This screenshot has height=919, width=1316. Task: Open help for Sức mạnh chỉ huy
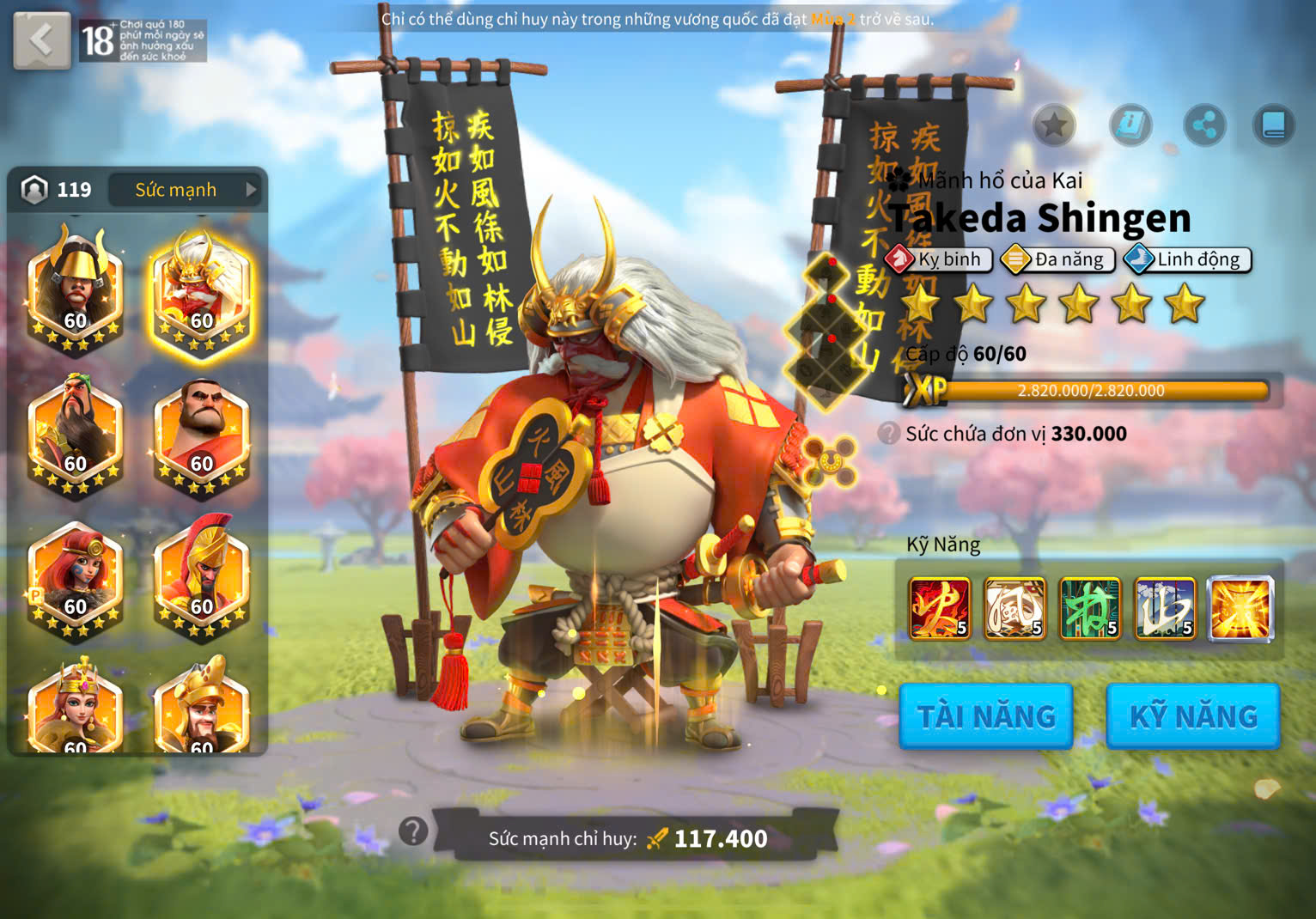(413, 831)
